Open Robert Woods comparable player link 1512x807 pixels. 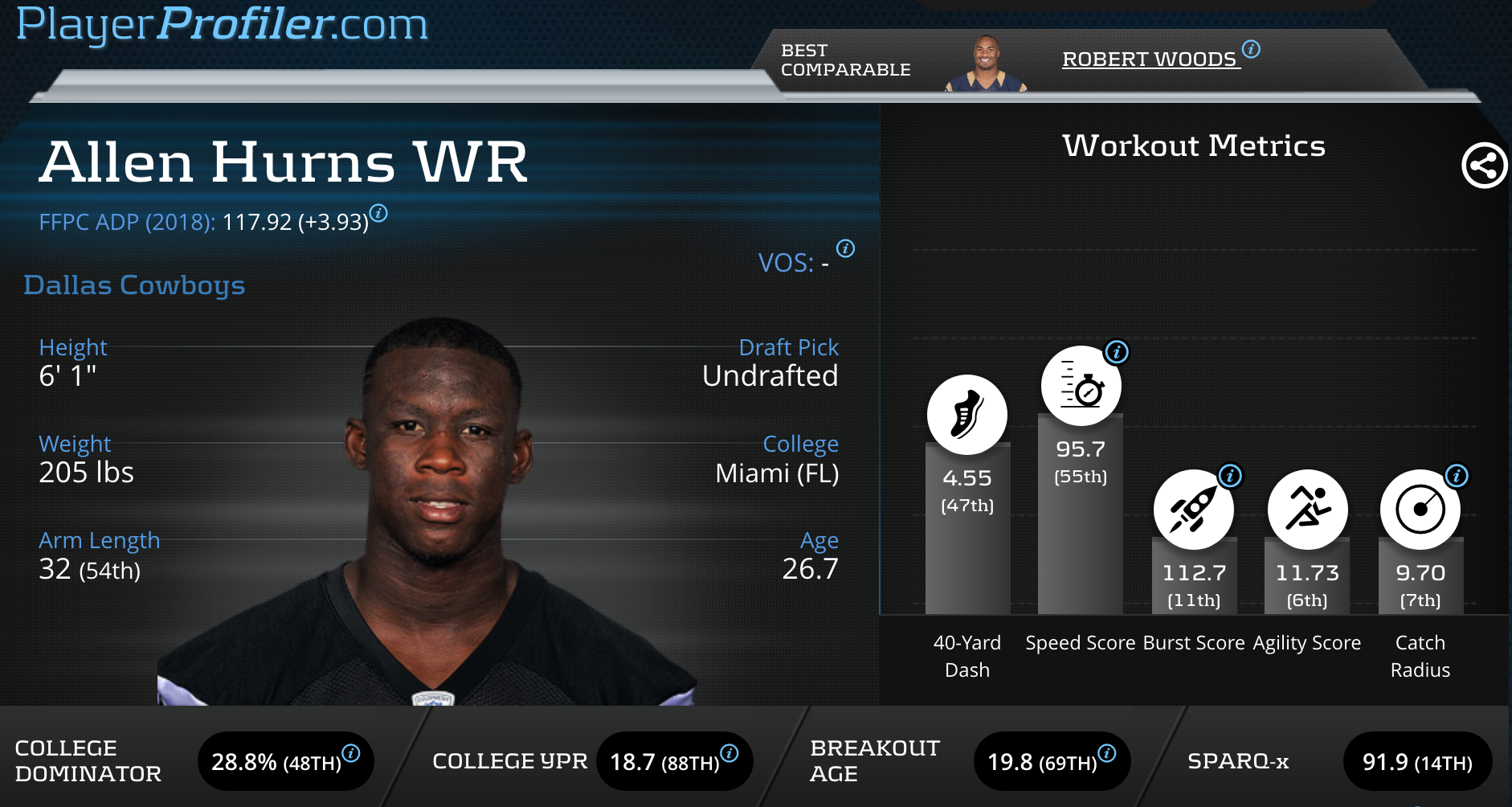1149,59
